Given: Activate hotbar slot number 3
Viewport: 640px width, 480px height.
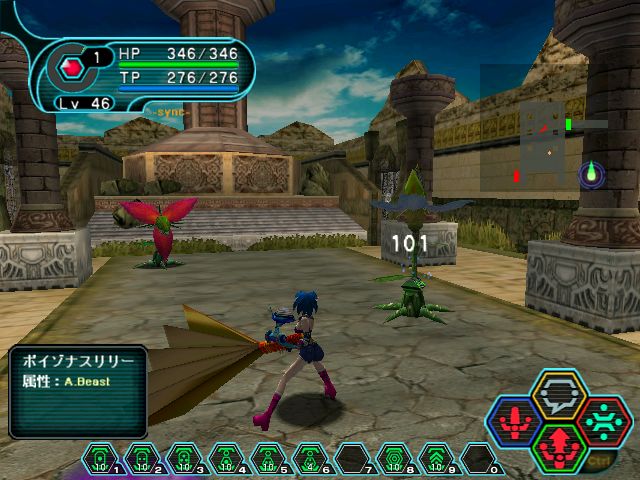Looking at the screenshot, I should coord(184,460).
